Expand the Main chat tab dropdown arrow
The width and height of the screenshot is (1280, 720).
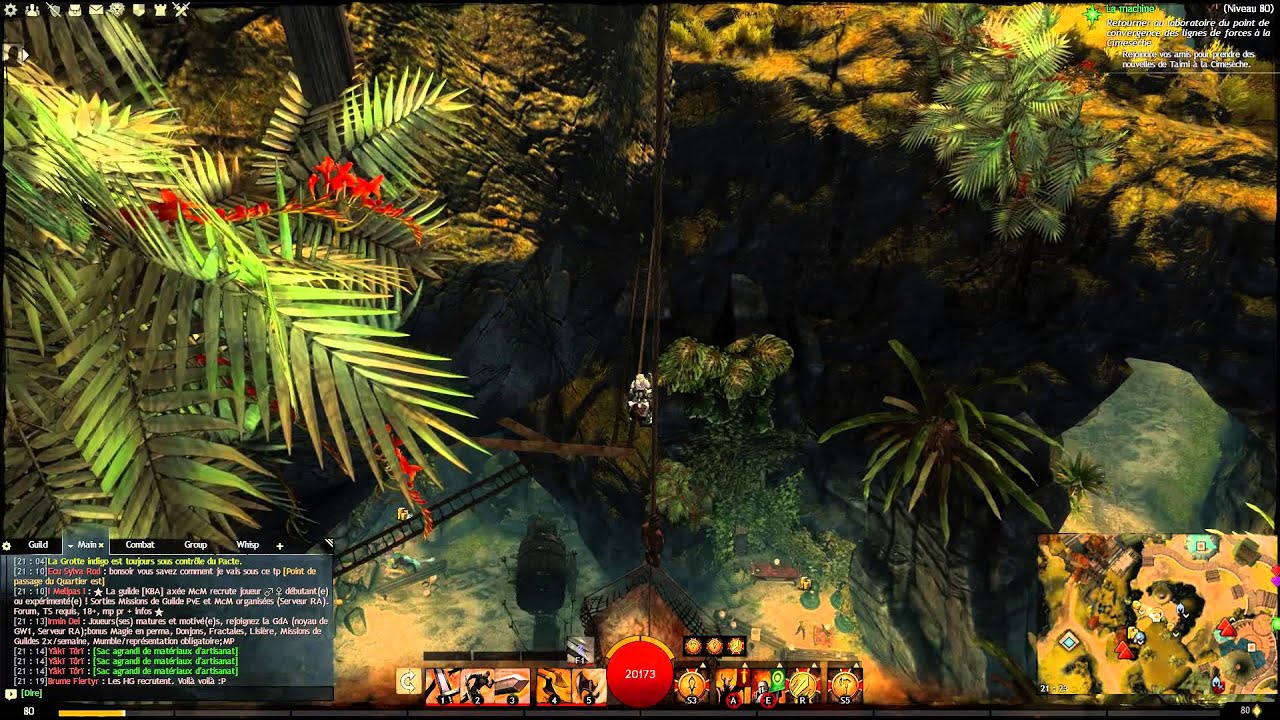pos(70,545)
